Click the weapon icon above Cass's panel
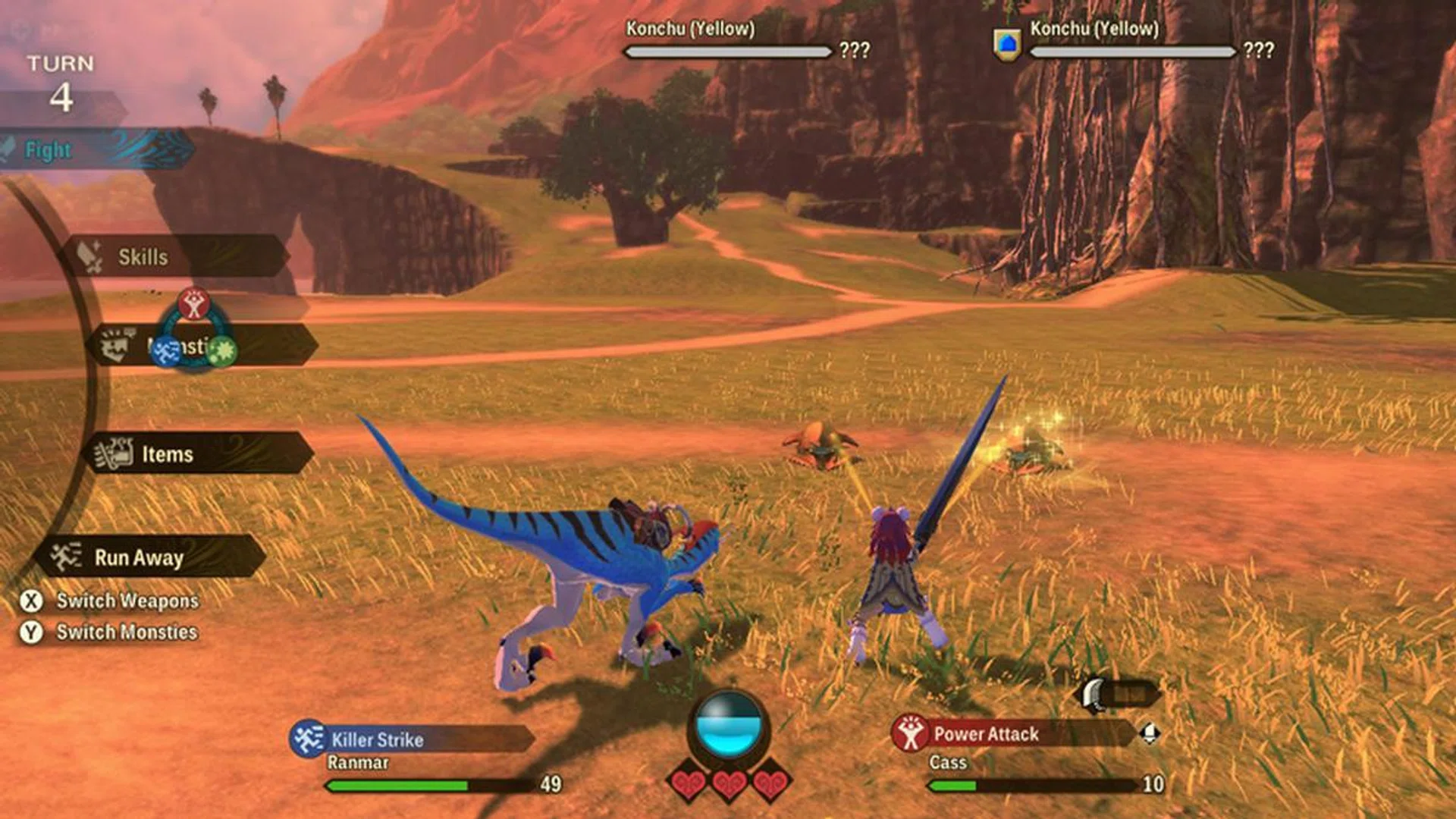 1094,695
